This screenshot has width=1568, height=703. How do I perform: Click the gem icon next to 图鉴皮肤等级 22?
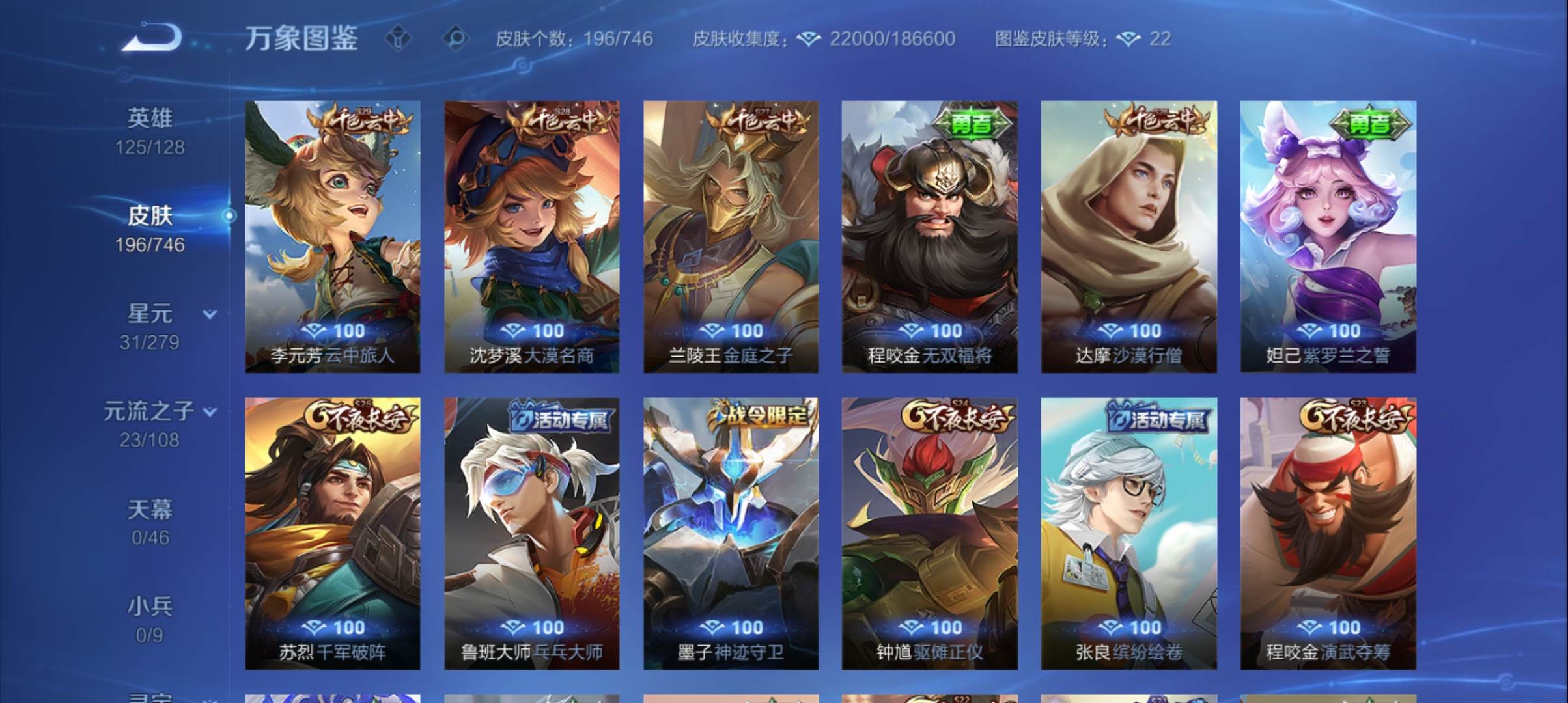click(x=1129, y=39)
